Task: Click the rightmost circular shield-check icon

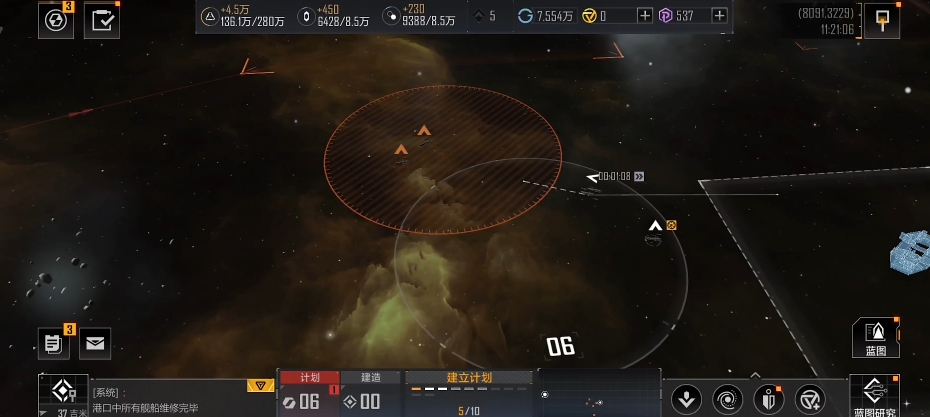Action: [808, 399]
